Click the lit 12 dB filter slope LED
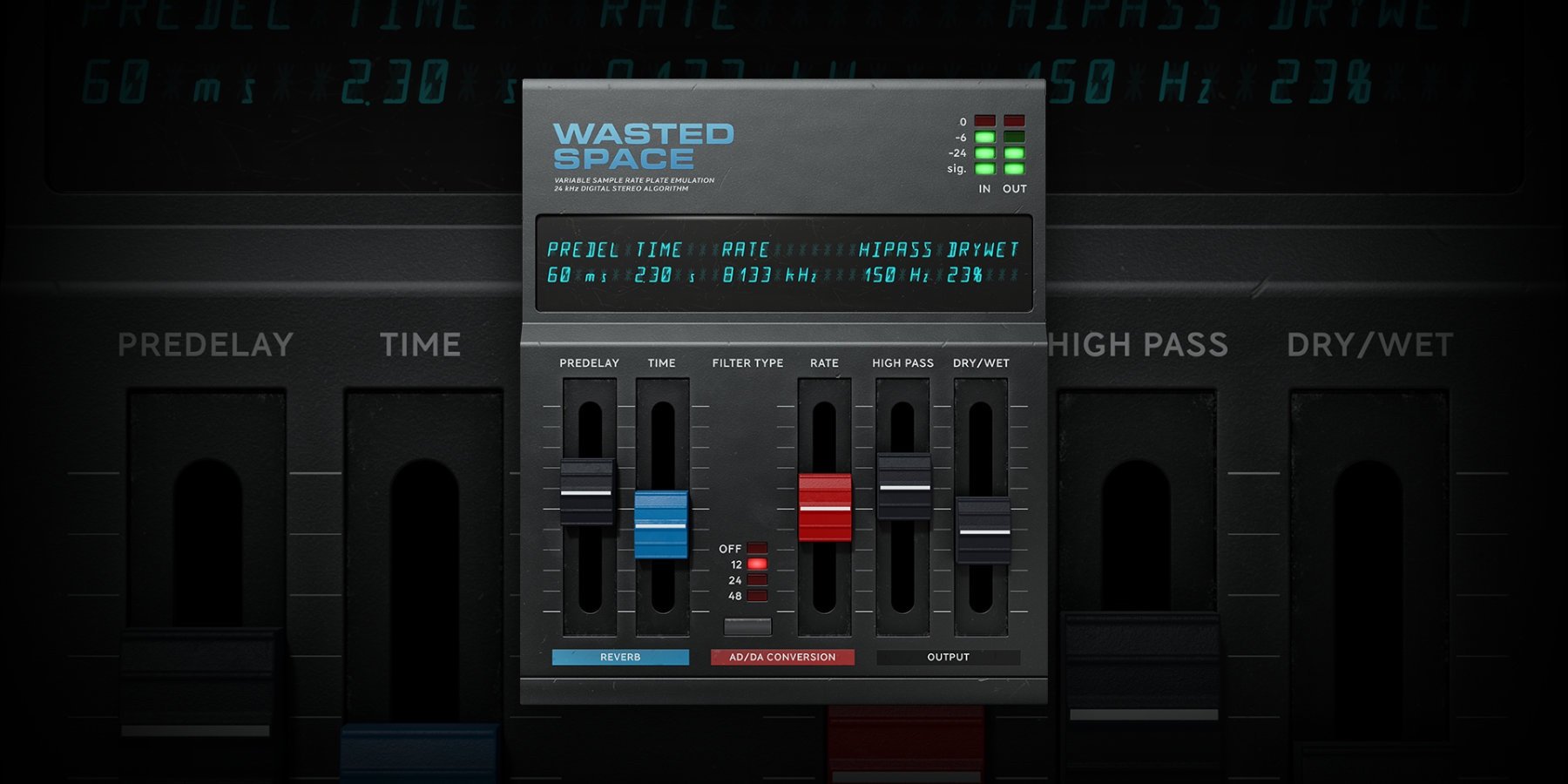The width and height of the screenshot is (1568, 784). pyautogui.click(x=757, y=566)
